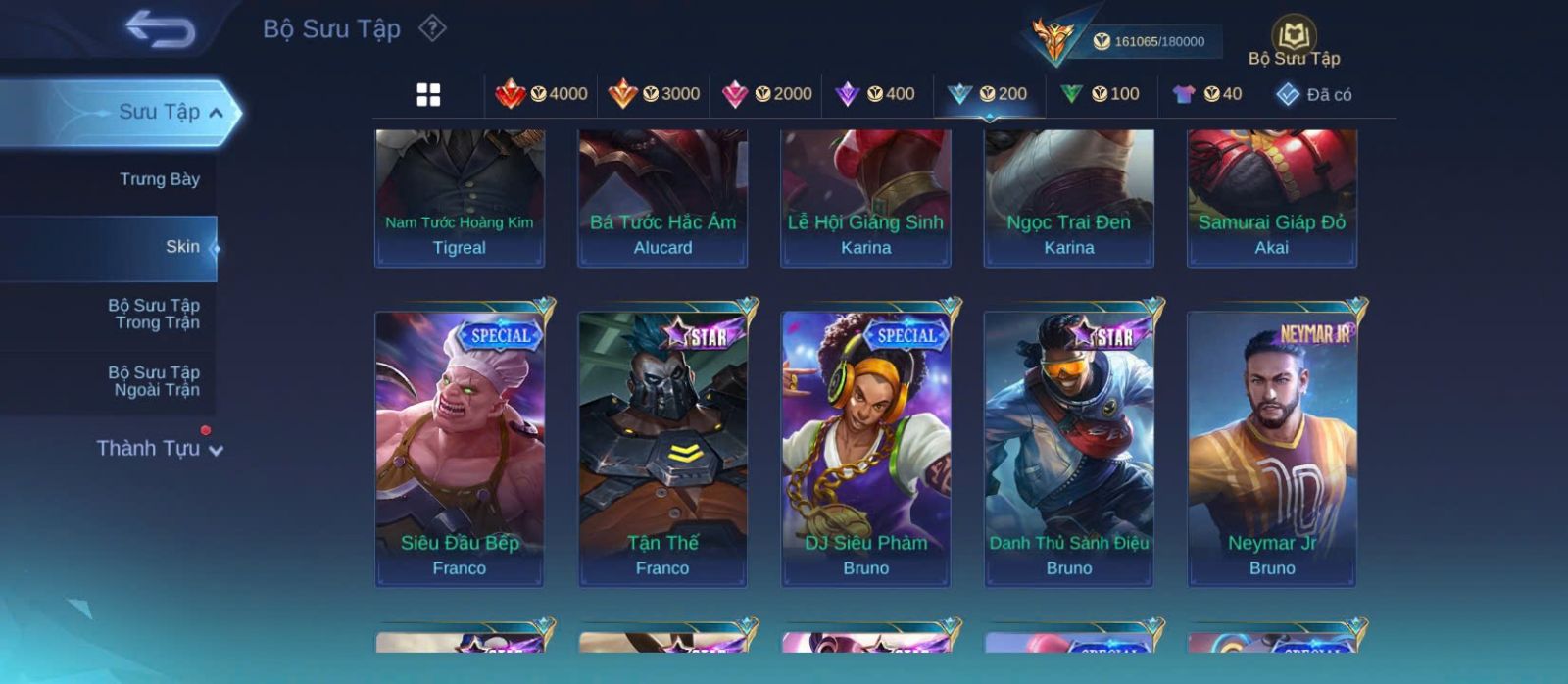Choose the 400 points tier tab
Image resolution: width=1568 pixels, height=684 pixels.
[x=875, y=94]
